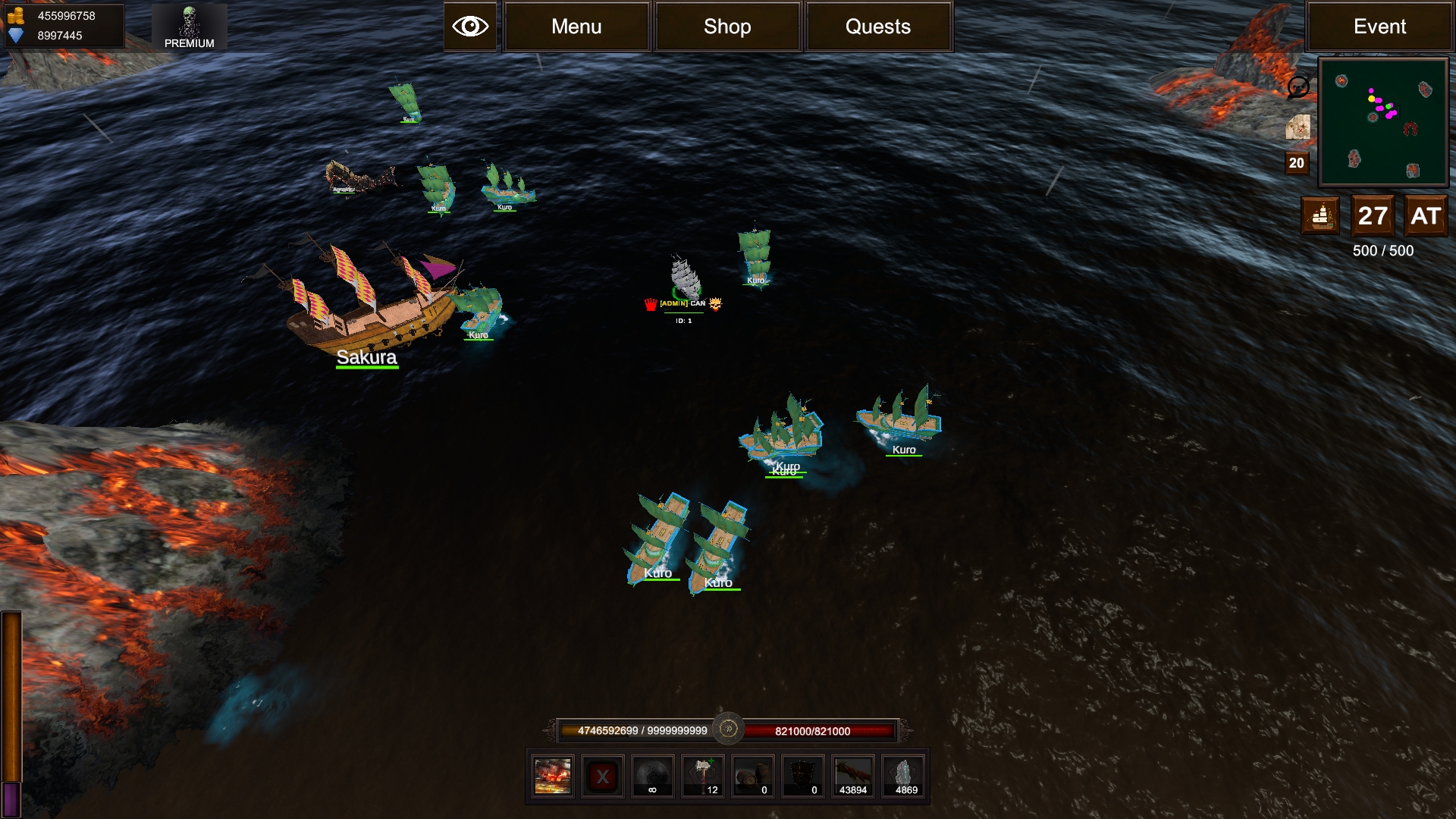Select the infinite cannonball slot
The width and height of the screenshot is (1456, 819).
pyautogui.click(x=652, y=777)
